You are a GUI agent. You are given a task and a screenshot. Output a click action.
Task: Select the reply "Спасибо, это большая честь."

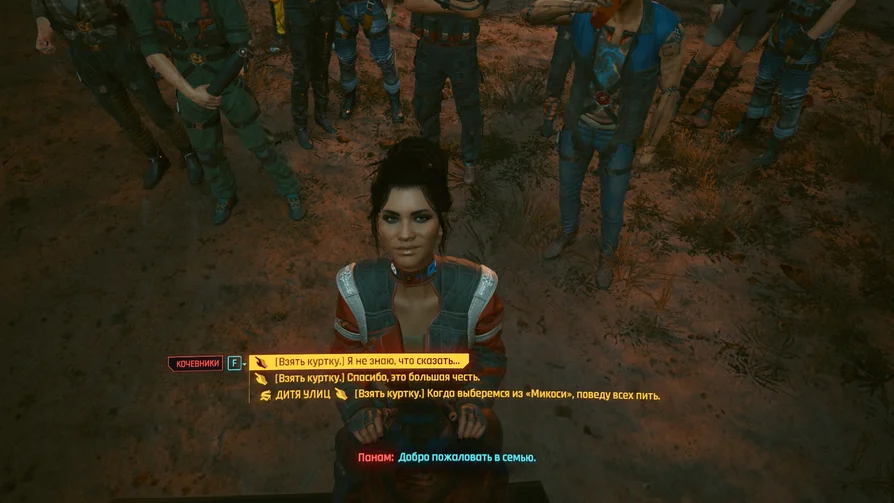[377, 378]
